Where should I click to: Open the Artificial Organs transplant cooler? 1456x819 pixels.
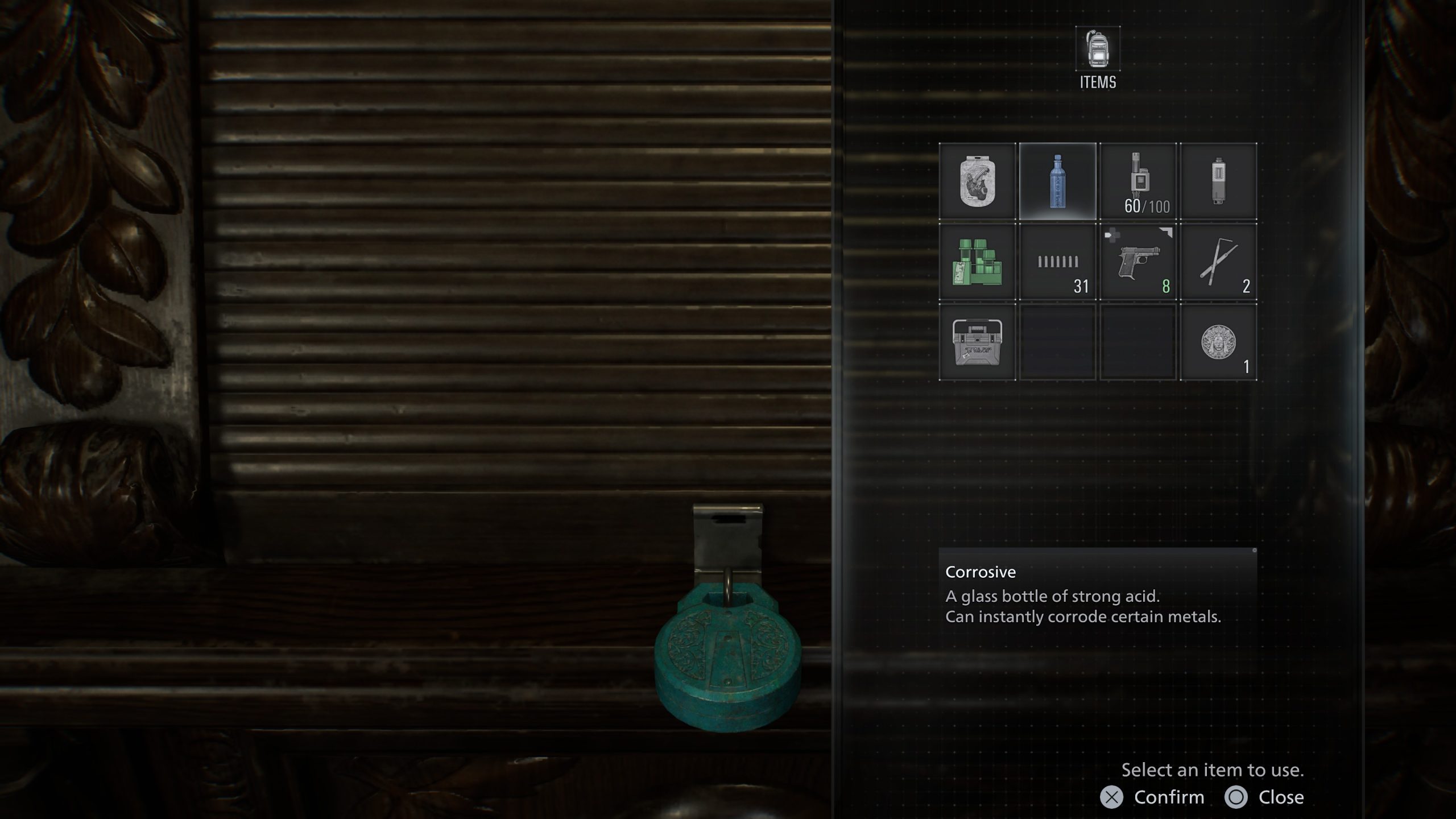pos(978,341)
